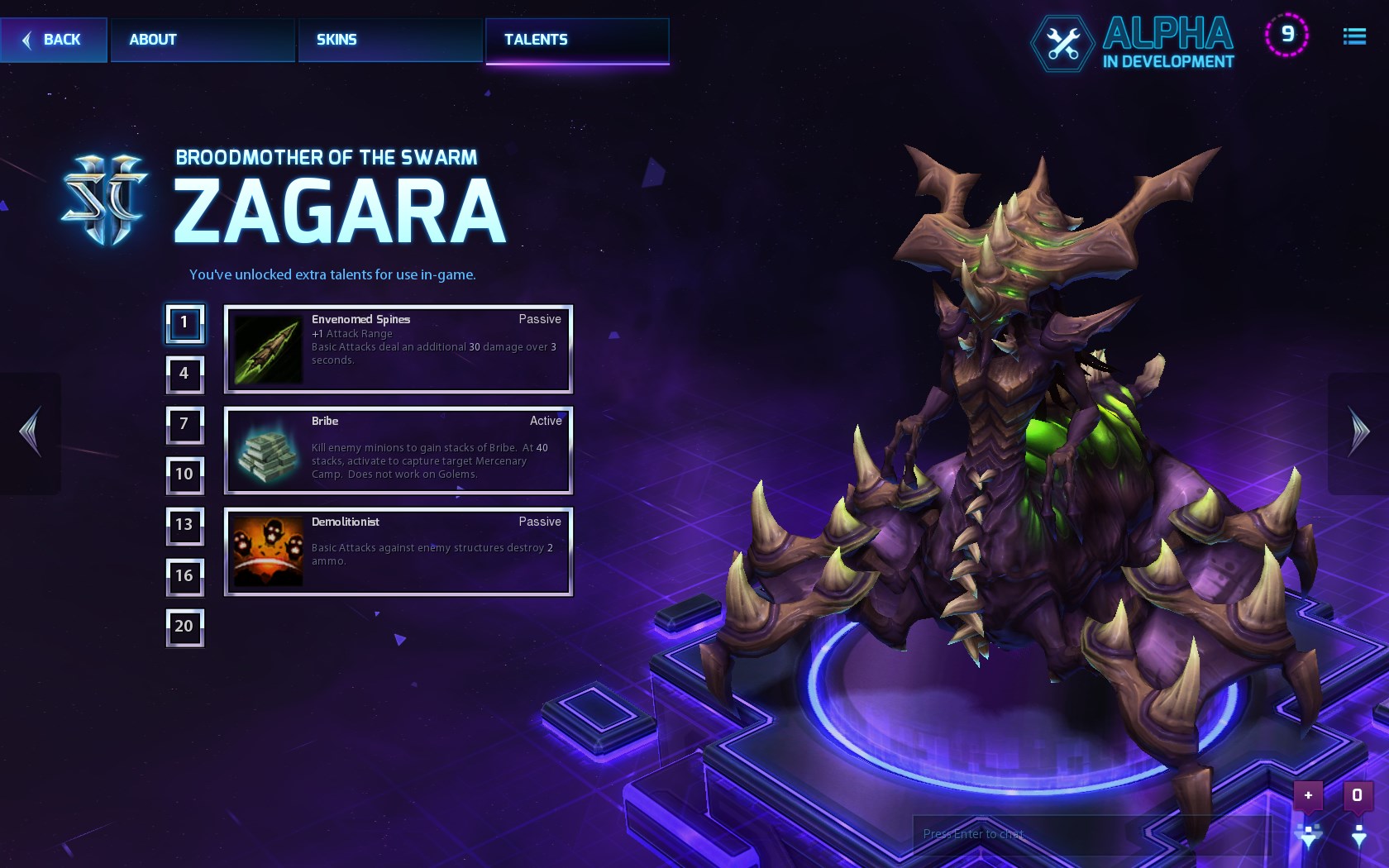
Task: Select the Envenomed Spines talent
Action: tap(399, 349)
